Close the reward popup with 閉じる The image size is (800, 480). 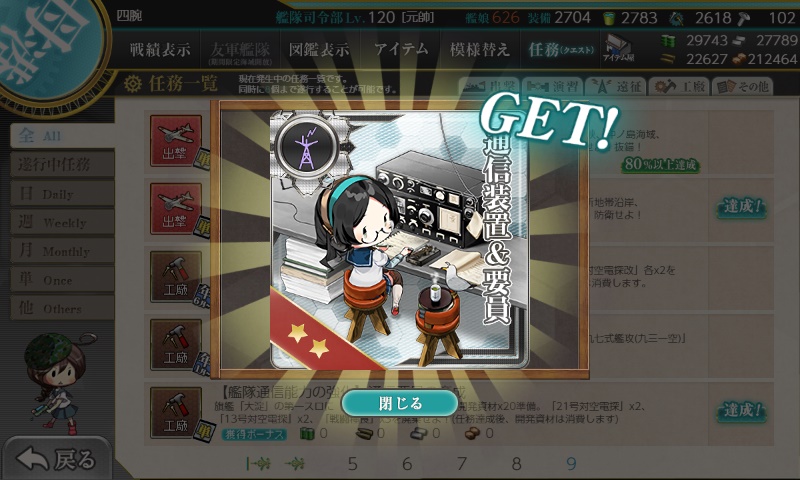(400, 403)
